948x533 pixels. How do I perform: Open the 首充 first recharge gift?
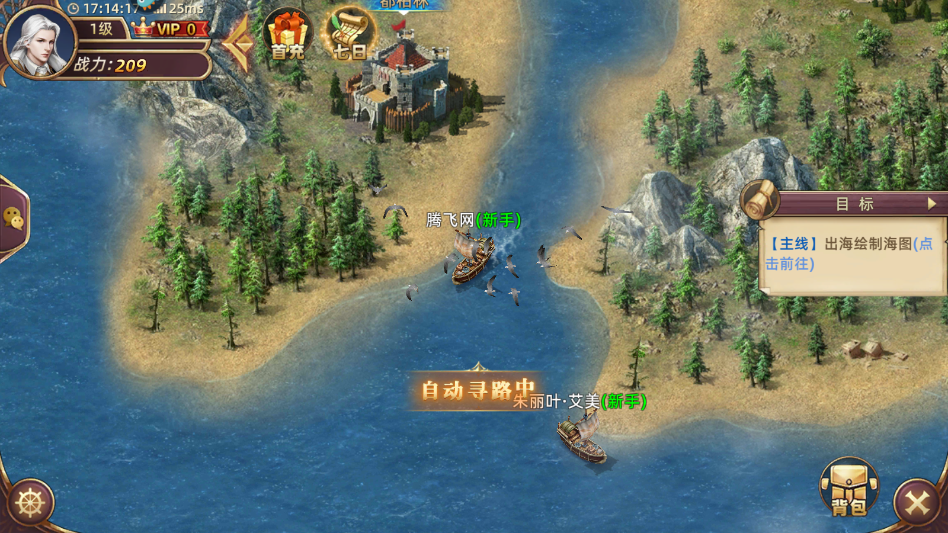tap(288, 36)
